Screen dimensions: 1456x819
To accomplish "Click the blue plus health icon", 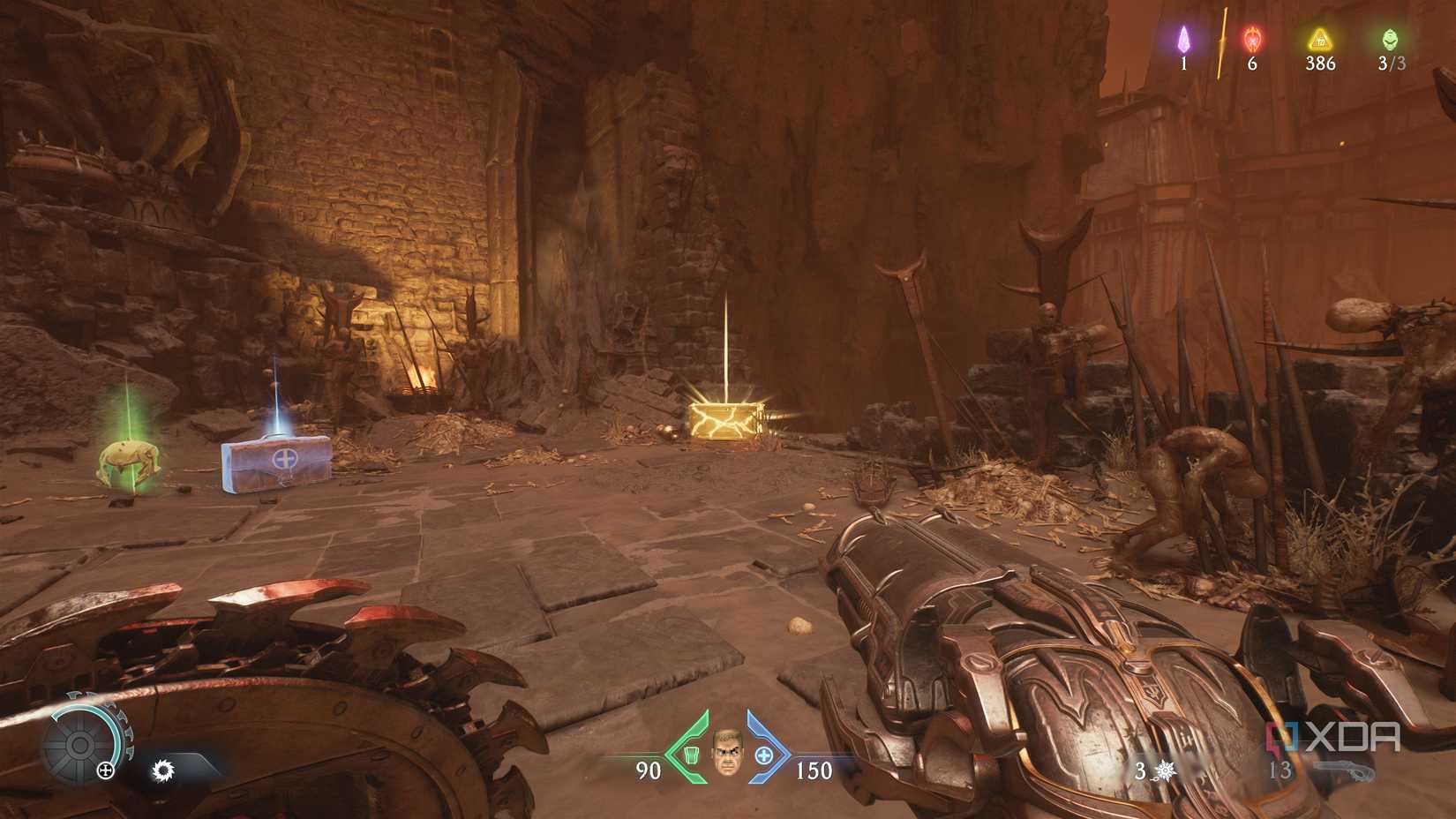I will pos(762,755).
